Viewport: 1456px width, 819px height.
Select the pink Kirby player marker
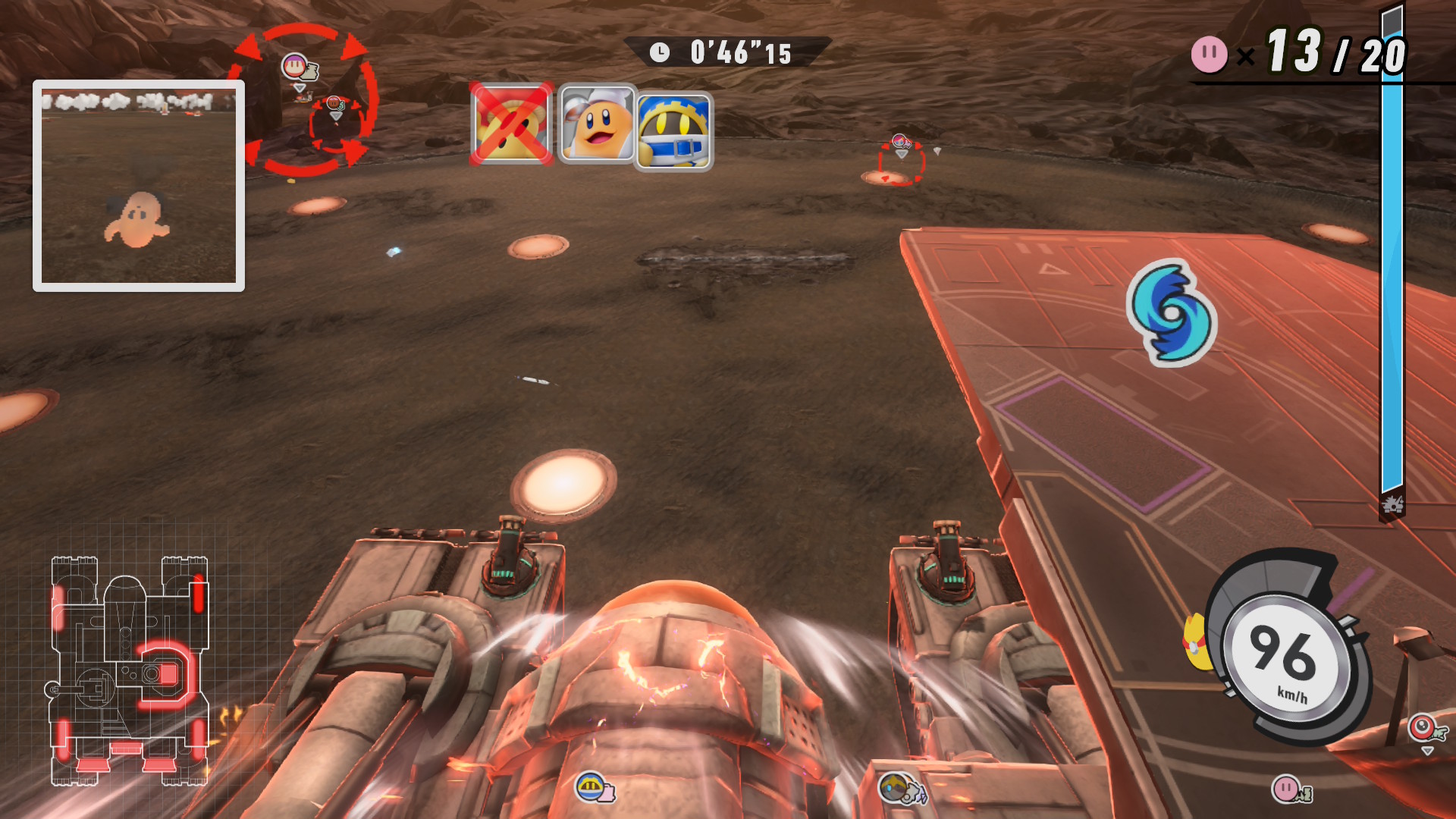point(1289,789)
